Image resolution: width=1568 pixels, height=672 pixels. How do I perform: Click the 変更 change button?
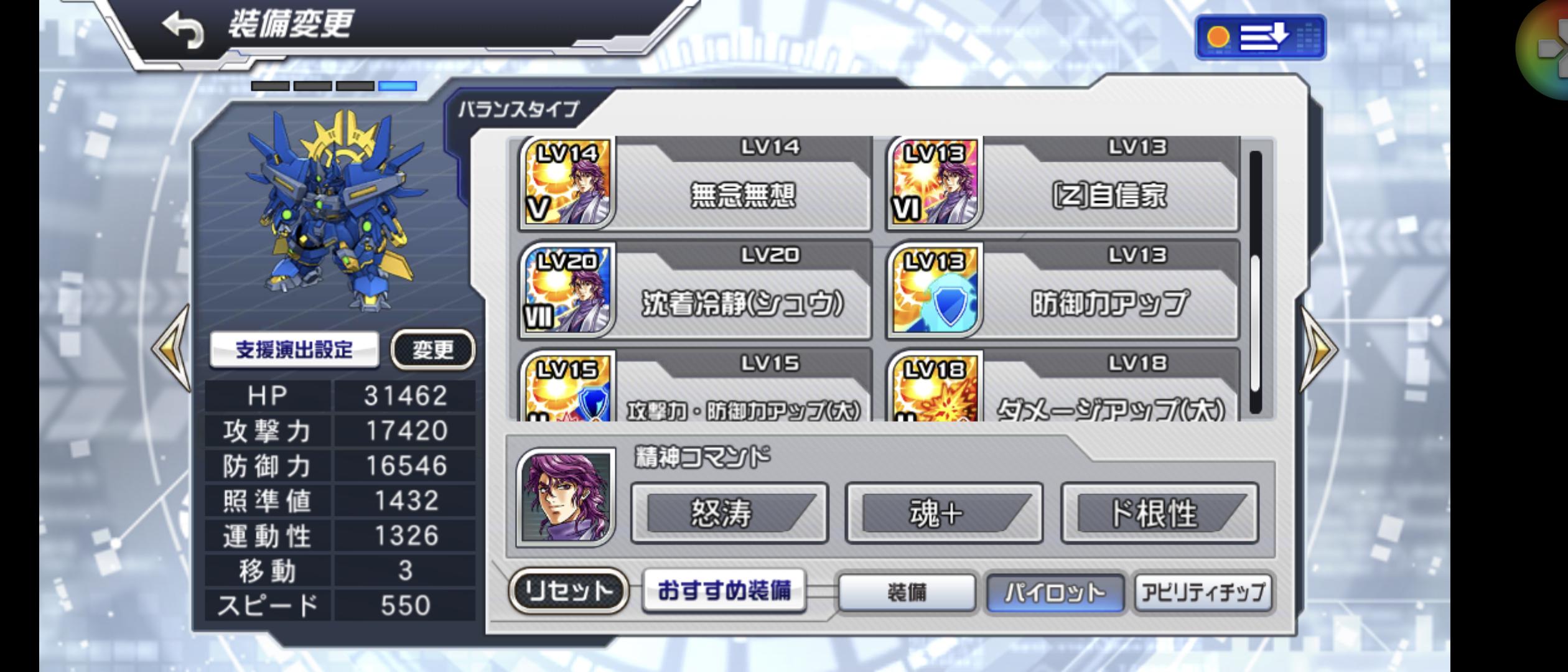point(432,350)
